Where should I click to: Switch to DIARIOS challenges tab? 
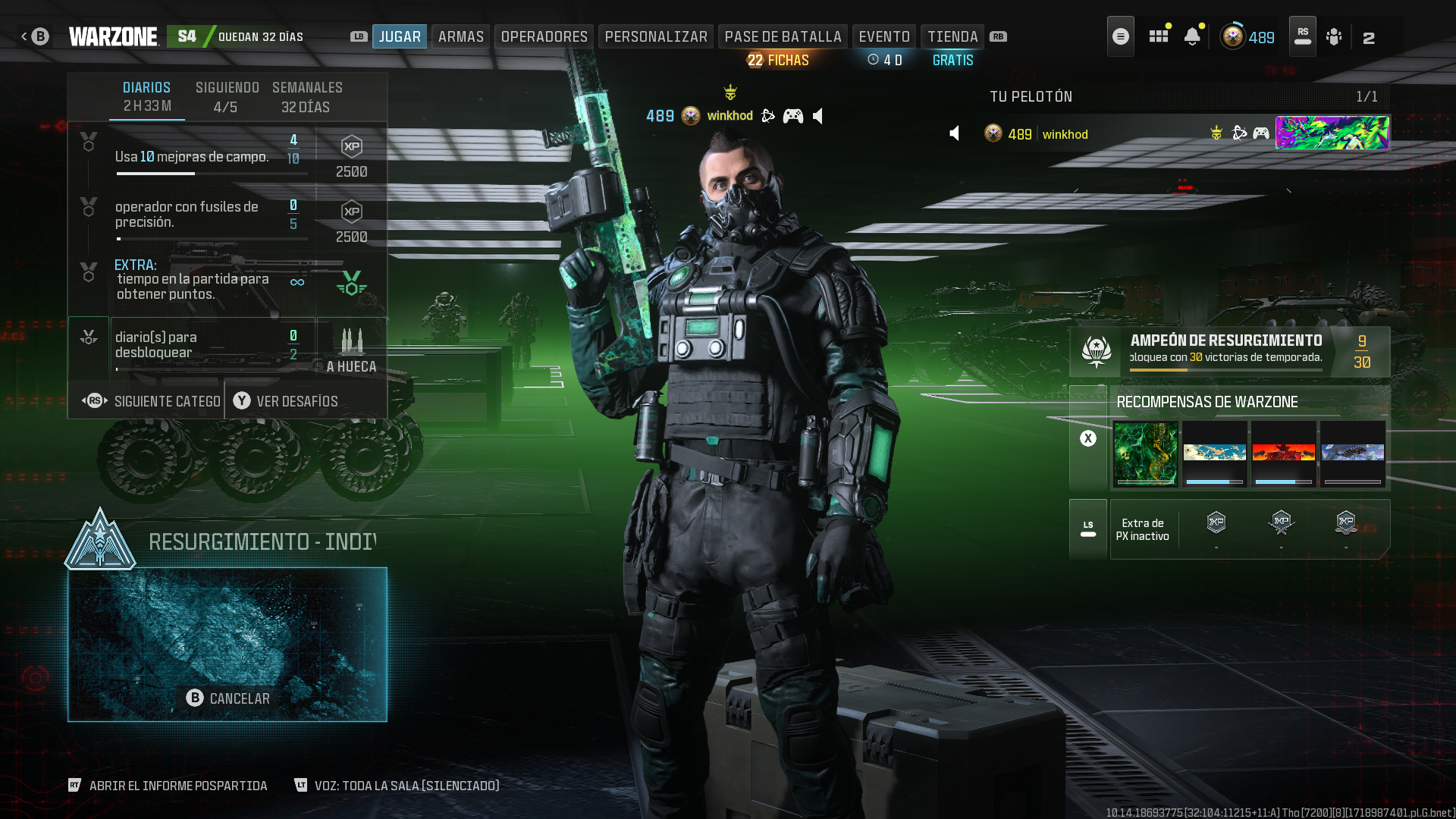pos(147,96)
